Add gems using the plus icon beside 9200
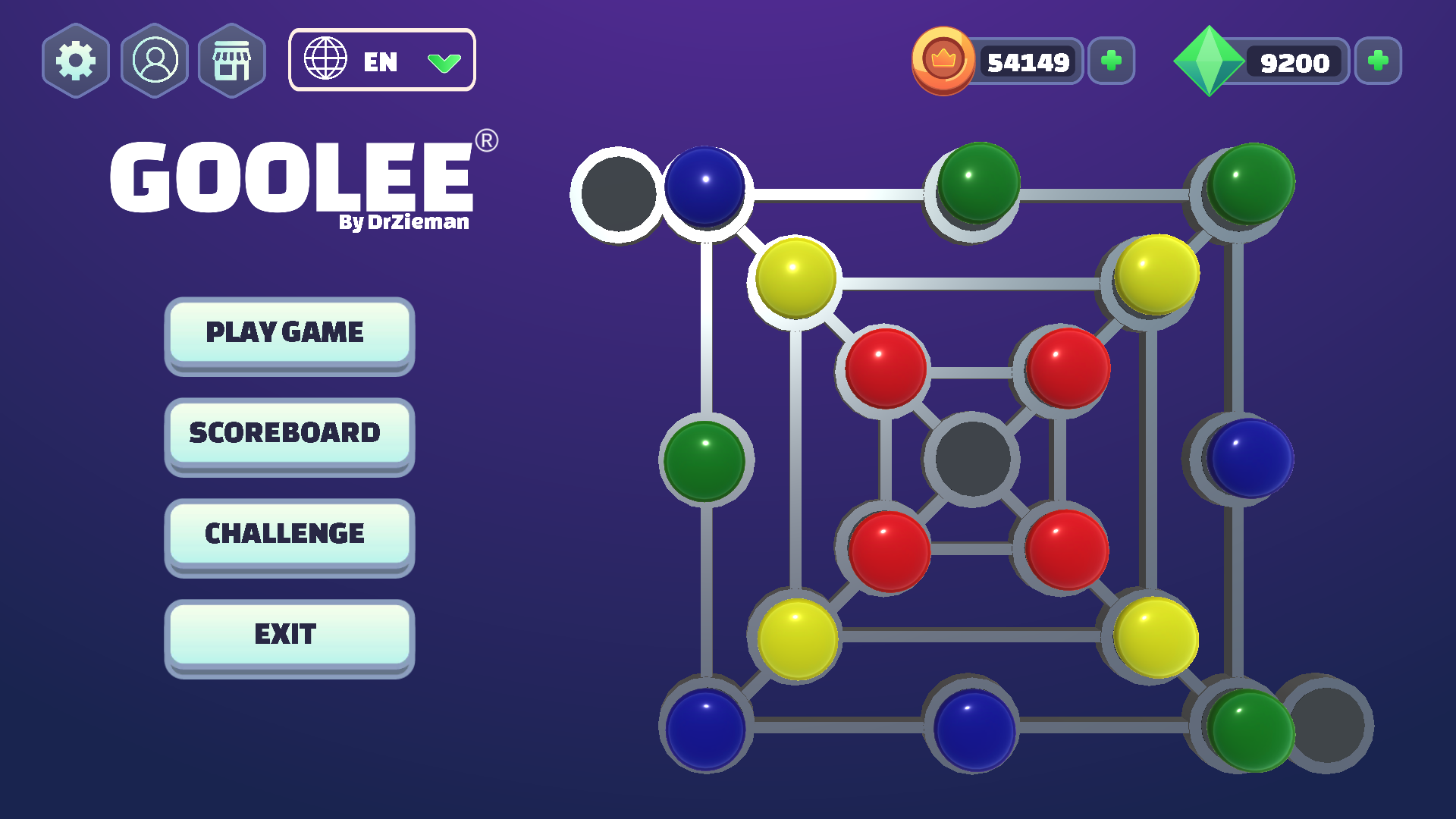 tap(1378, 61)
